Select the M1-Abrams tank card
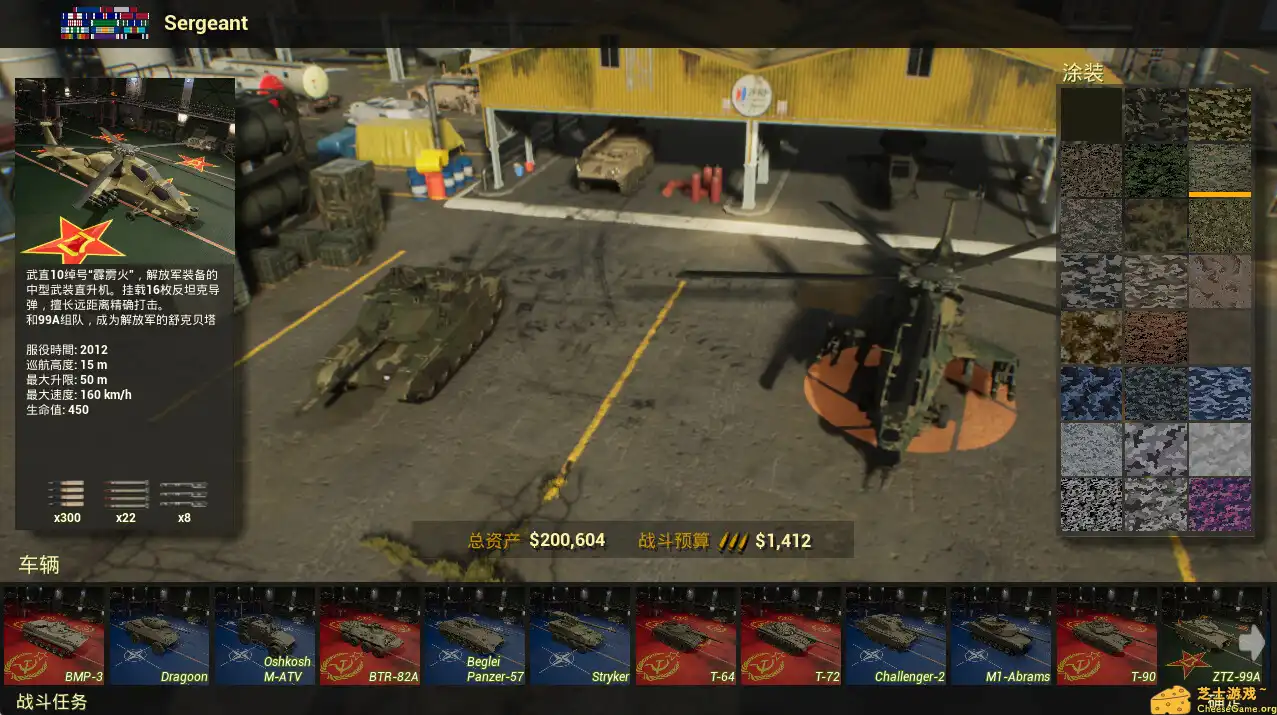 pos(1001,636)
